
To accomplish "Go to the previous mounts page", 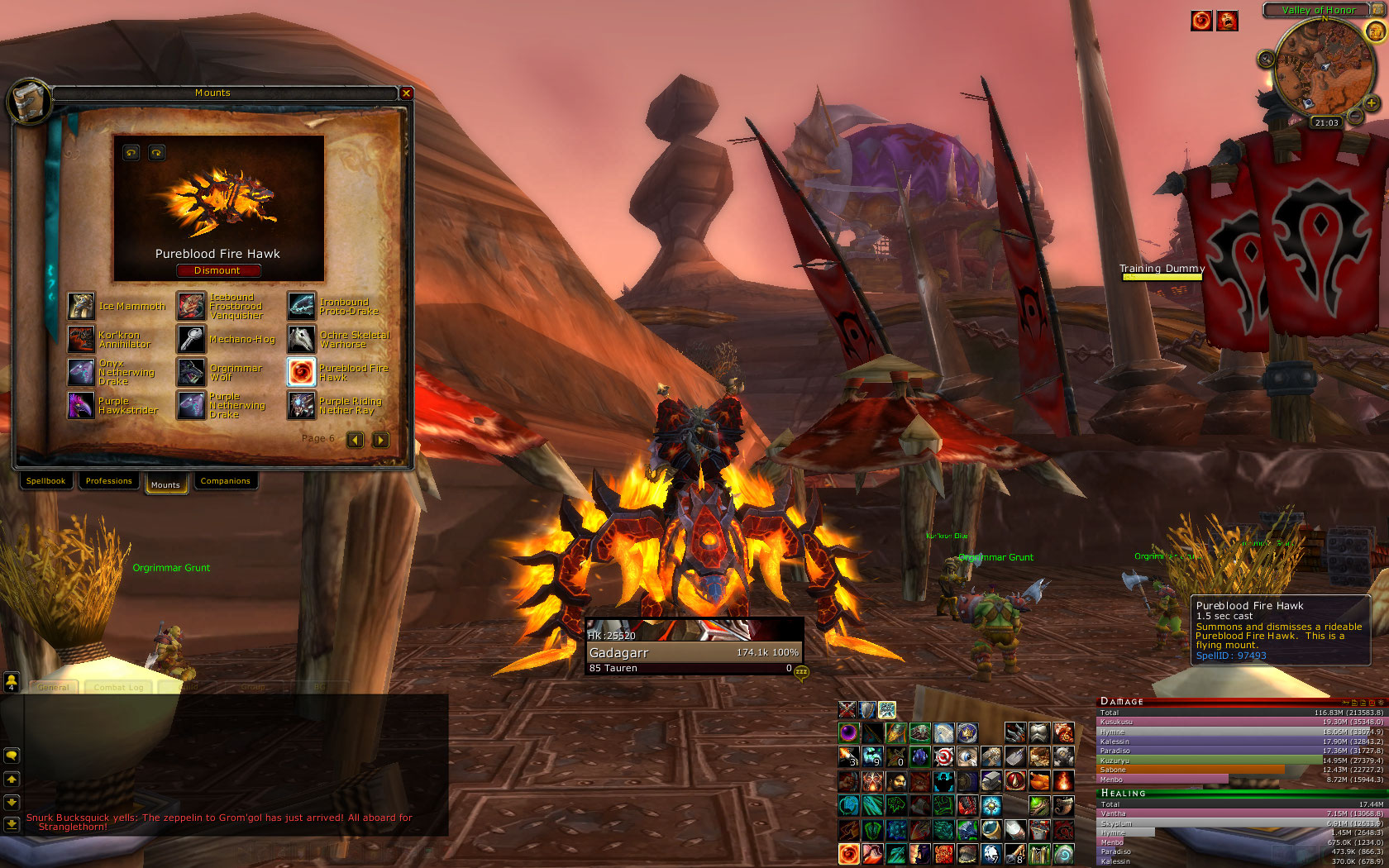I will click(x=355, y=440).
